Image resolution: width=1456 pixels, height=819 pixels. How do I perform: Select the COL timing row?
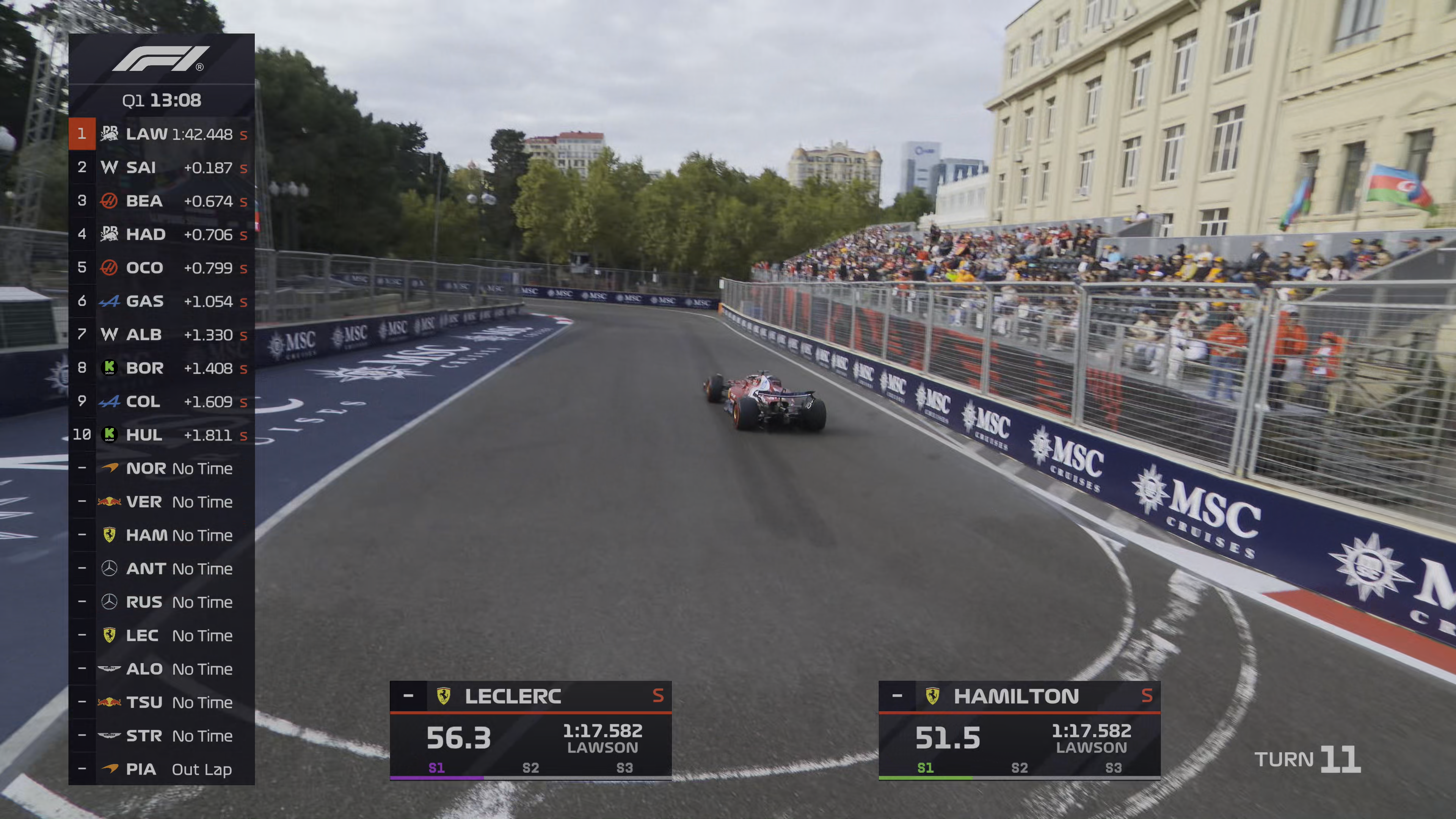162,401
